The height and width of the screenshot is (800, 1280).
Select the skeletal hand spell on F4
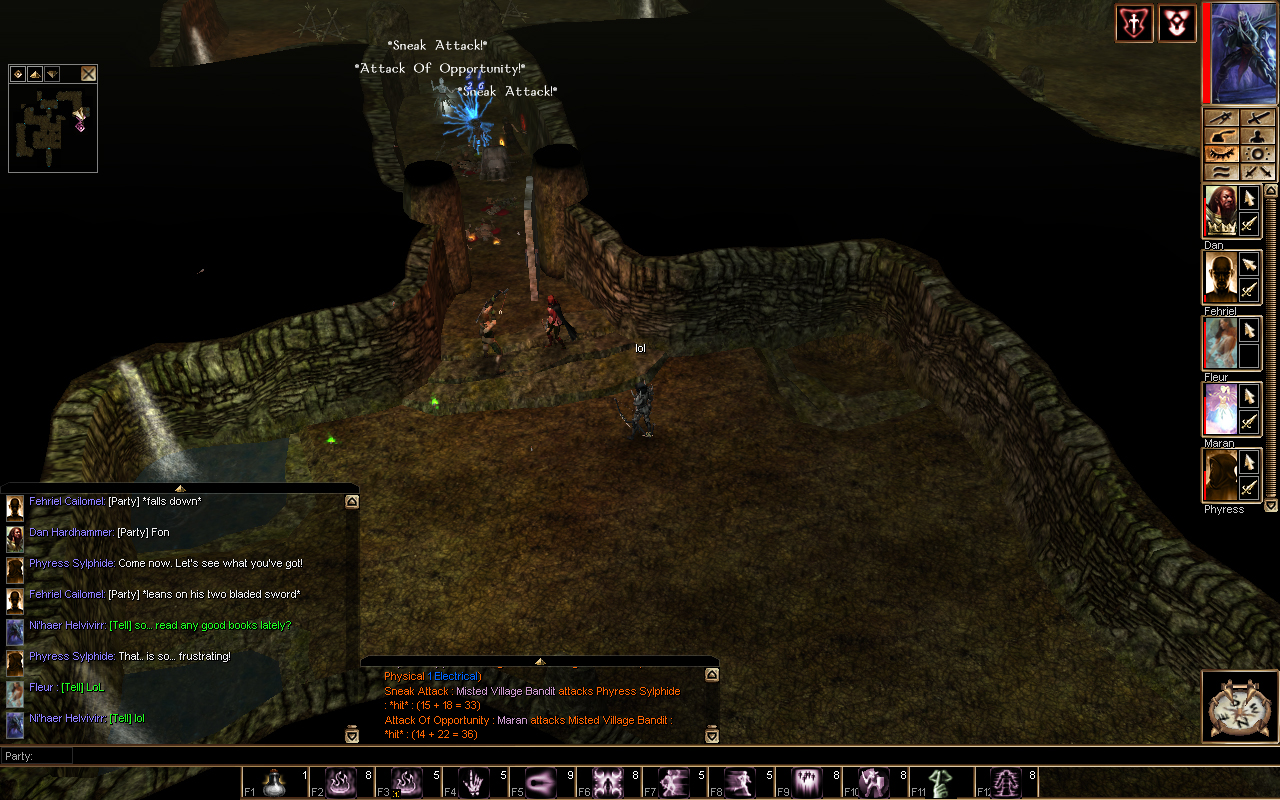[x=476, y=782]
